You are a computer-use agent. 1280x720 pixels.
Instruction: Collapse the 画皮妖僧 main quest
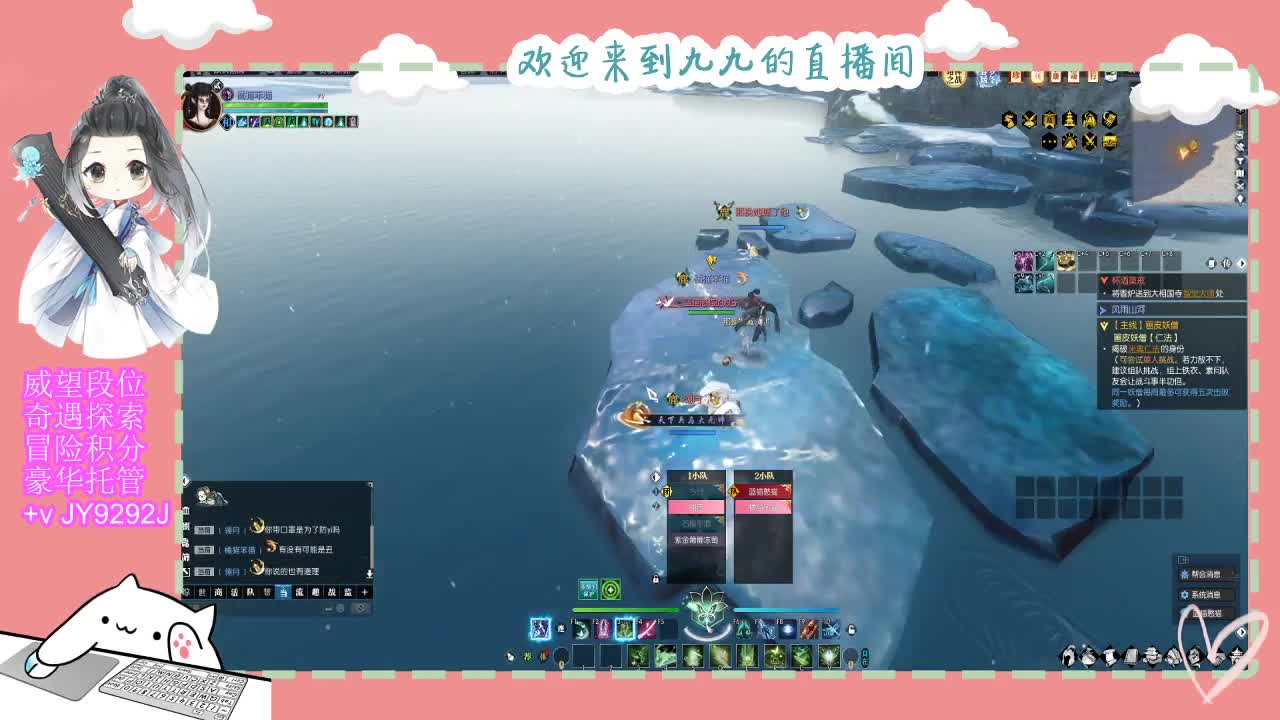[x=1104, y=324]
